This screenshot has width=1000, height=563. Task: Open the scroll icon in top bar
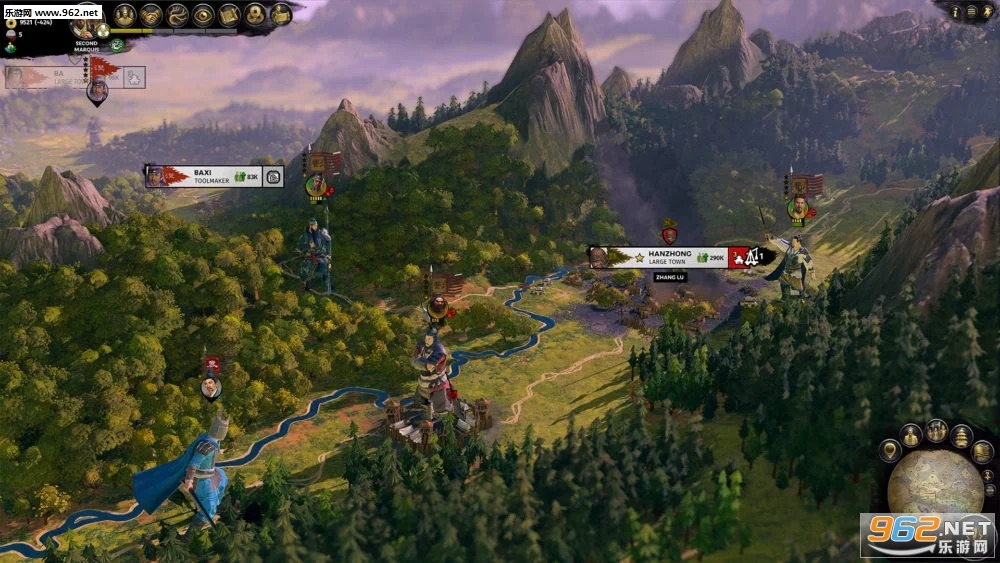pyautogui.click(x=229, y=14)
